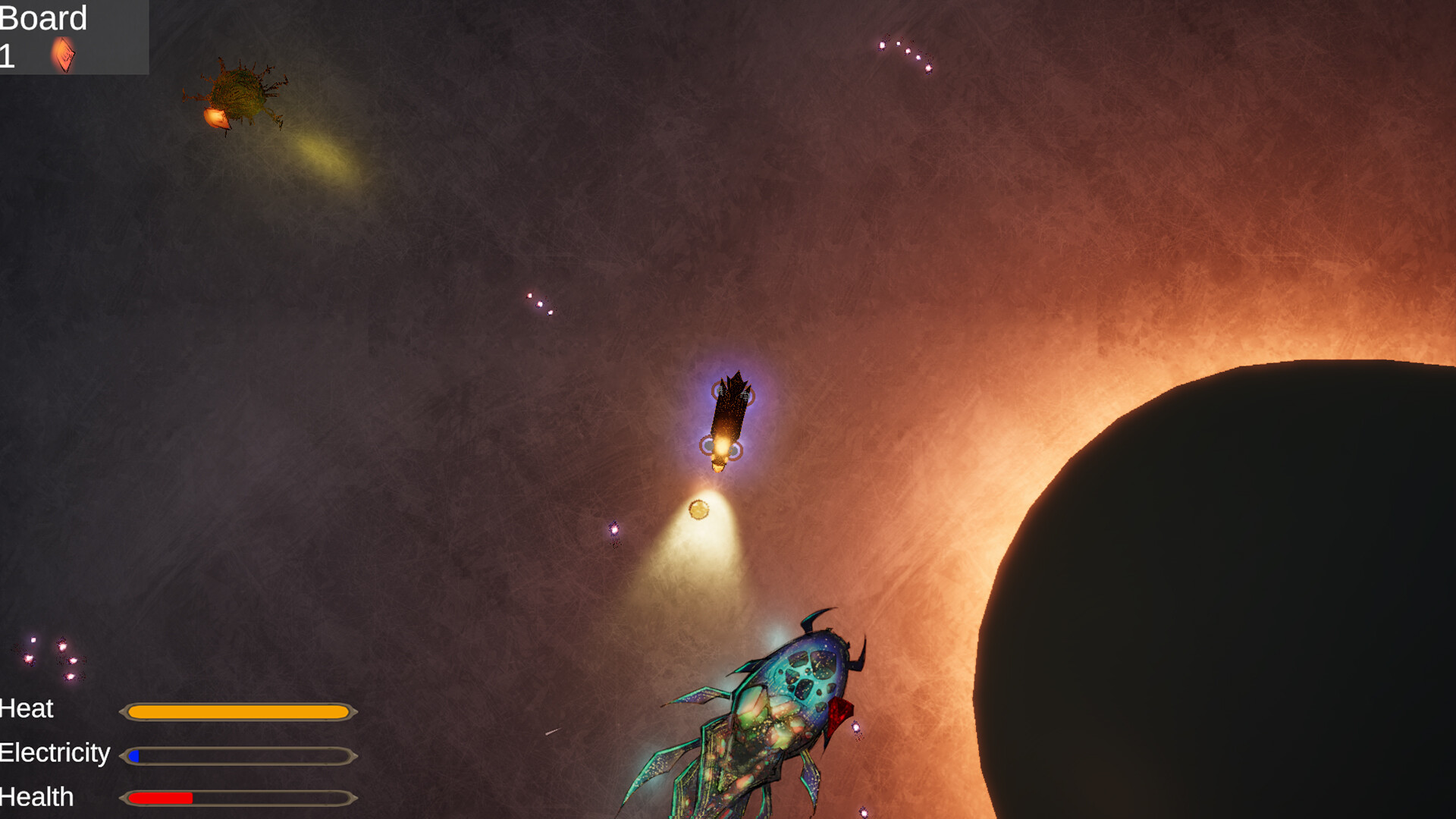Click the Health label text
This screenshot has height=819, width=1456.
[36, 797]
